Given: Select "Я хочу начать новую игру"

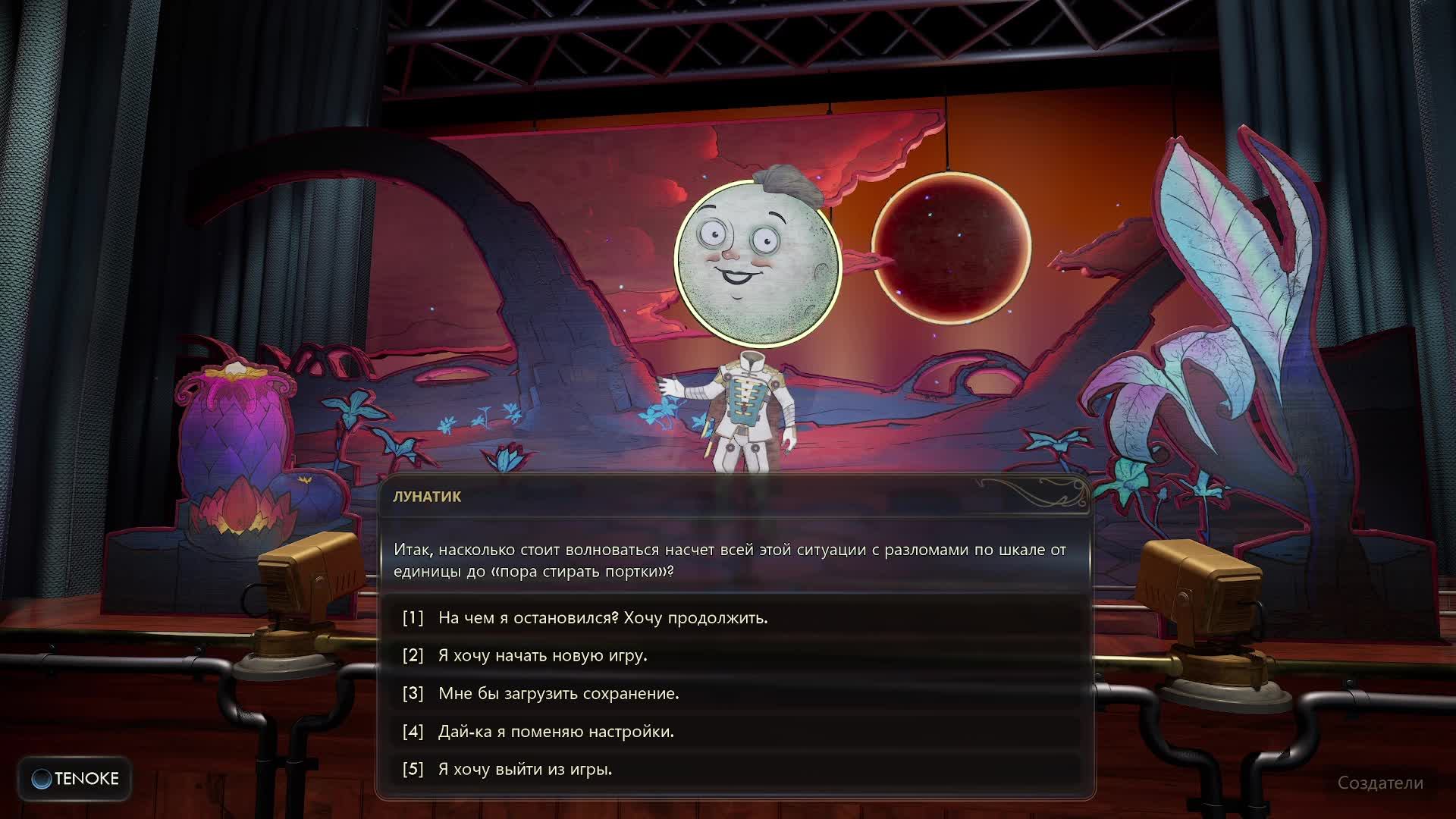Looking at the screenshot, I should coord(542,656).
